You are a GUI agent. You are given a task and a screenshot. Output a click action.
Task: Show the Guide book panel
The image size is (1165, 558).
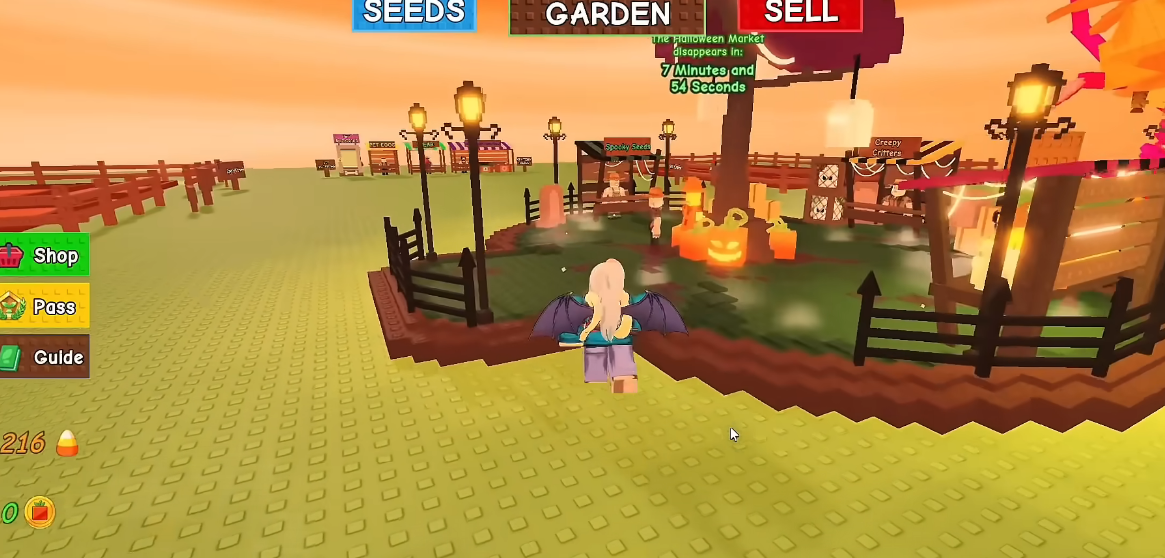pos(44,357)
